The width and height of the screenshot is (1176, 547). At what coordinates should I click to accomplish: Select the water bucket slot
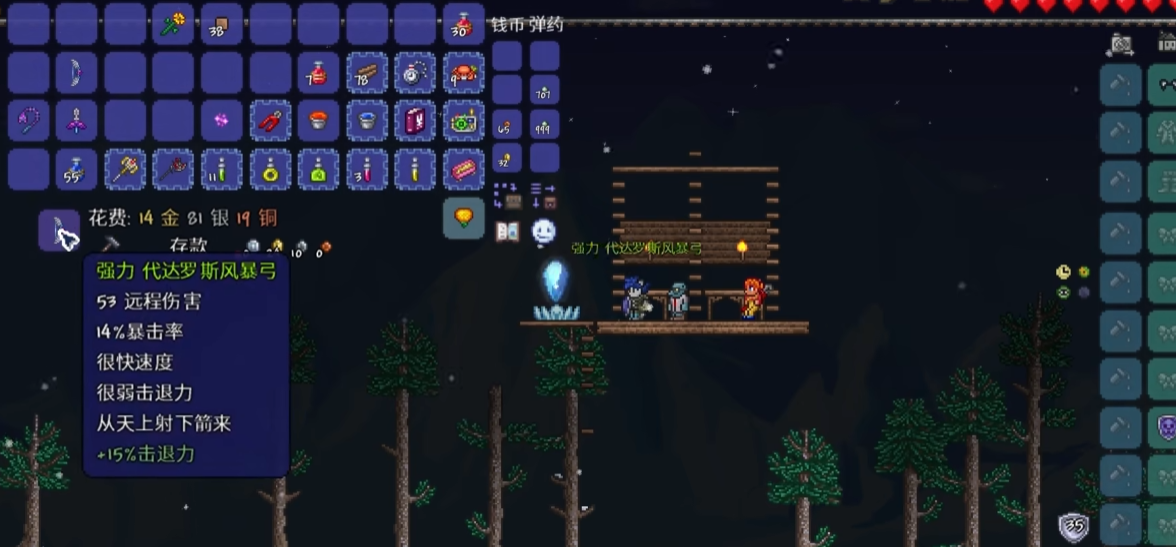point(366,121)
